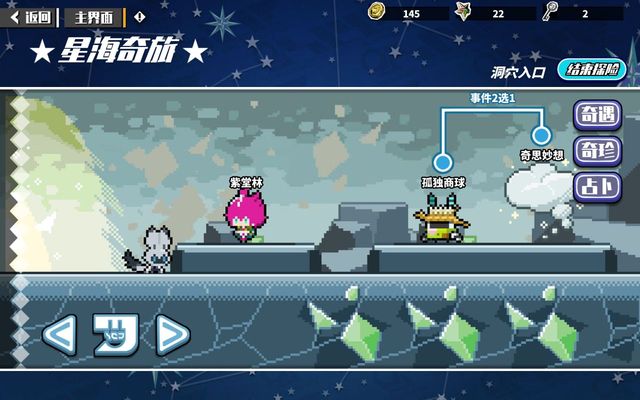The image size is (640, 400).
Task: Choose the 奇思妙想 event node
Action: 542,135
